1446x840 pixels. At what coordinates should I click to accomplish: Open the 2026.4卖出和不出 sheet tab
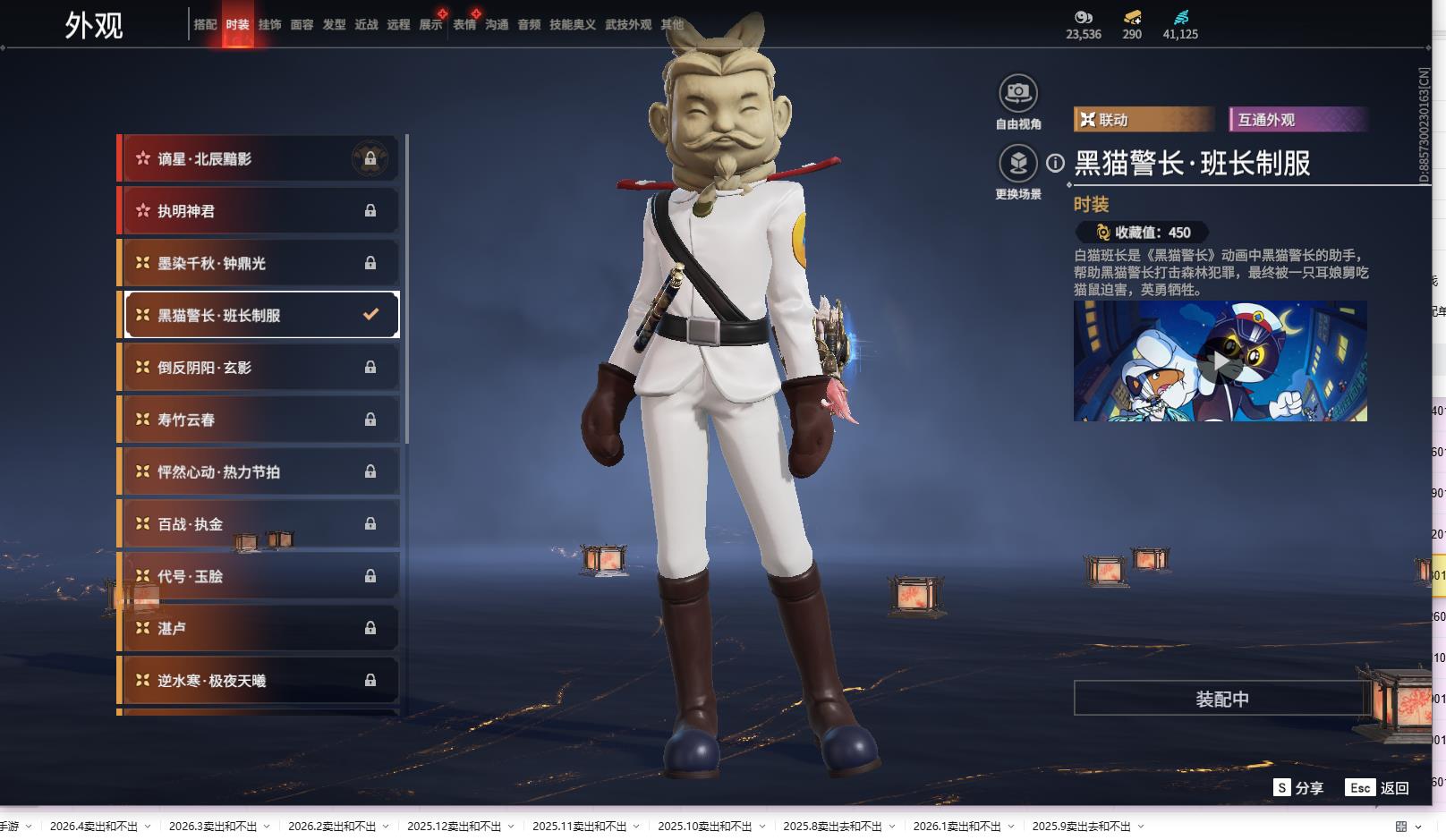click(x=94, y=827)
